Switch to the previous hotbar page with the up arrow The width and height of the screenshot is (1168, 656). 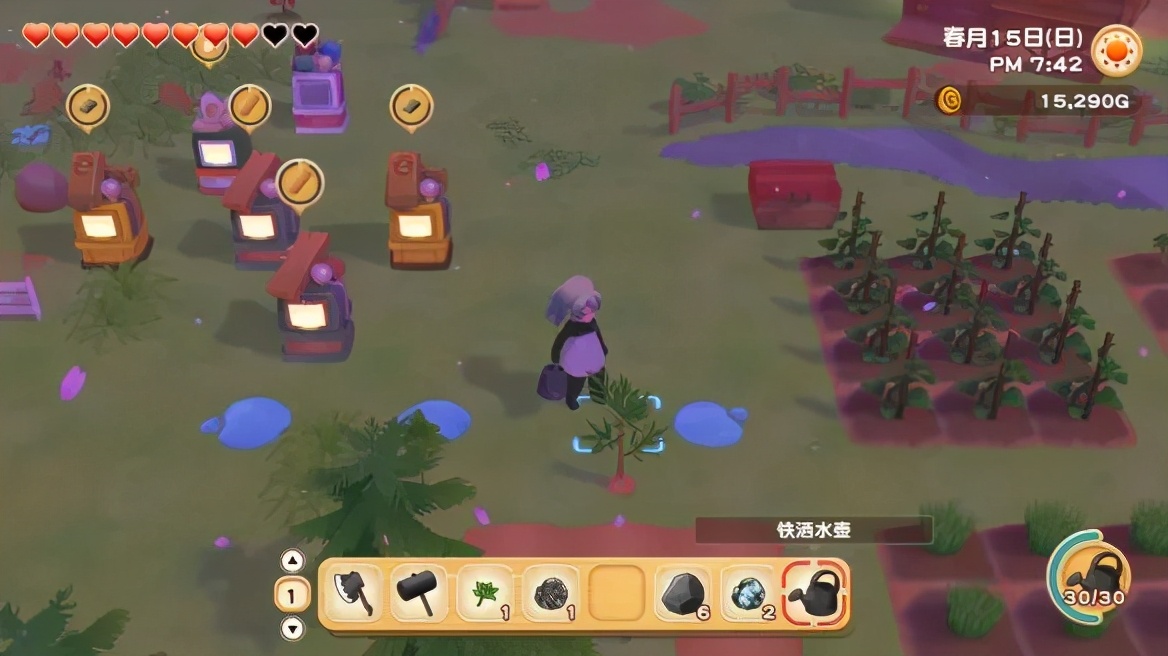pos(292,561)
